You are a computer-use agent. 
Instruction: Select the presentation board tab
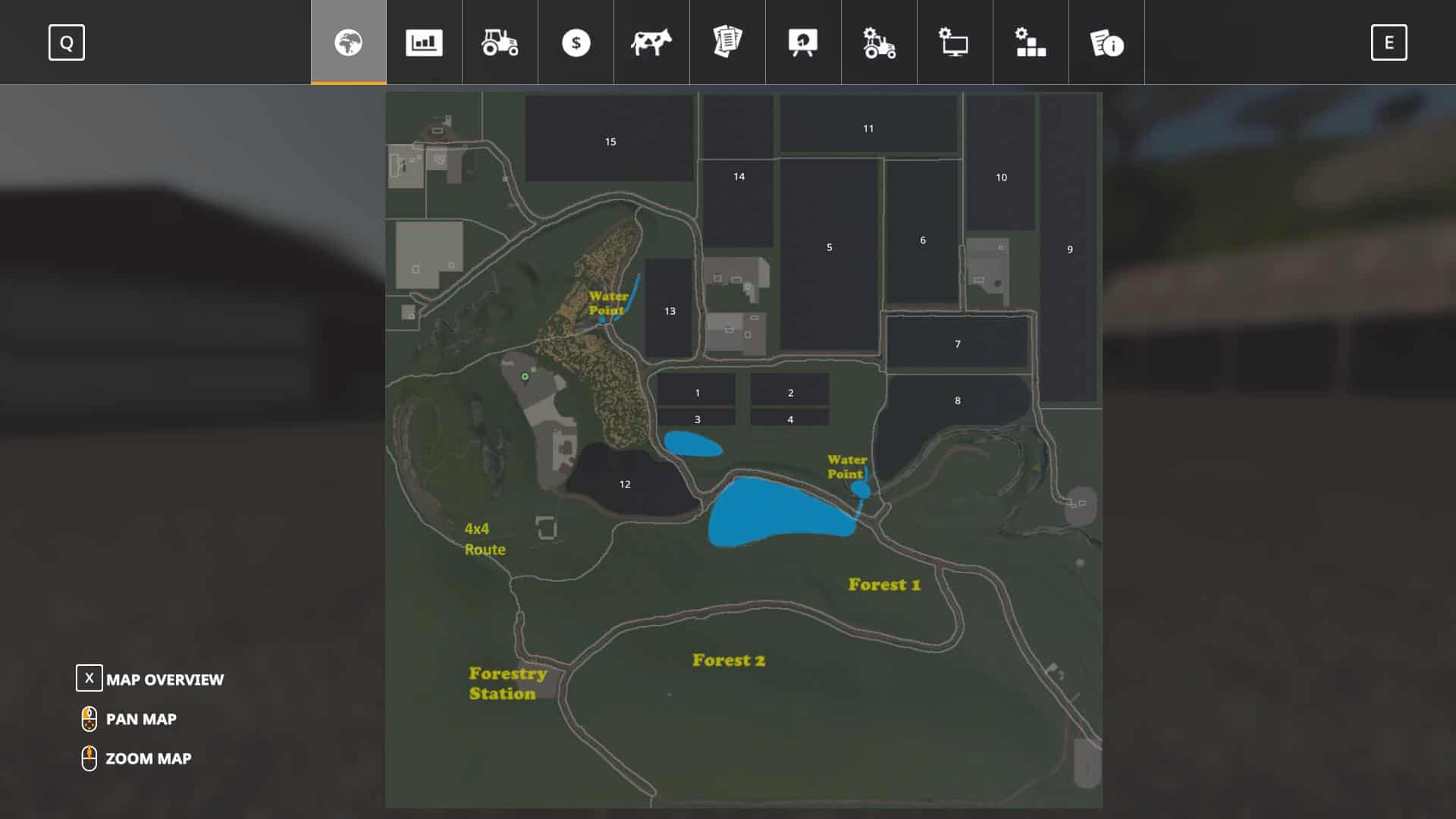[803, 42]
